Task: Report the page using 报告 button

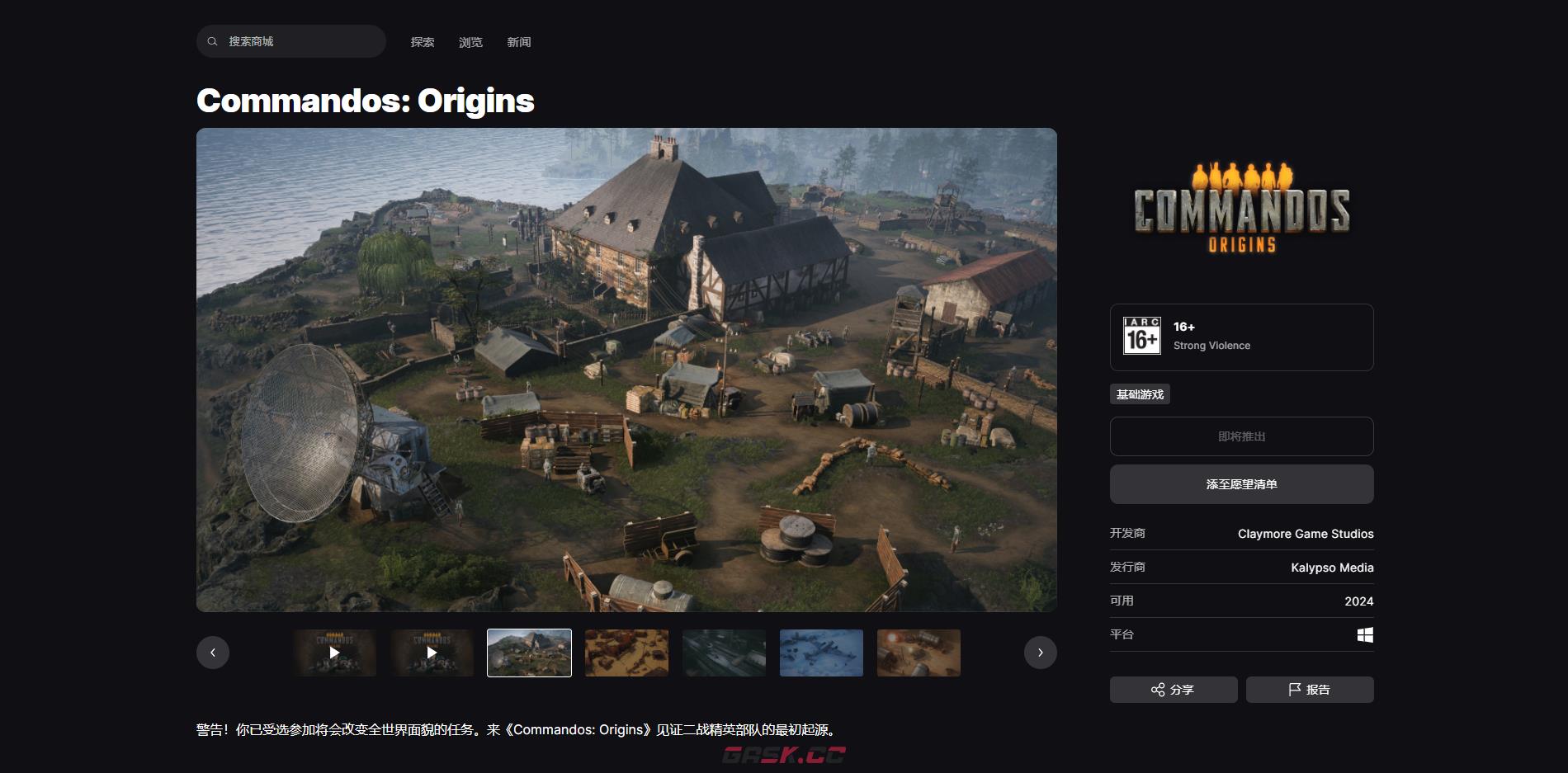Action: [1310, 690]
